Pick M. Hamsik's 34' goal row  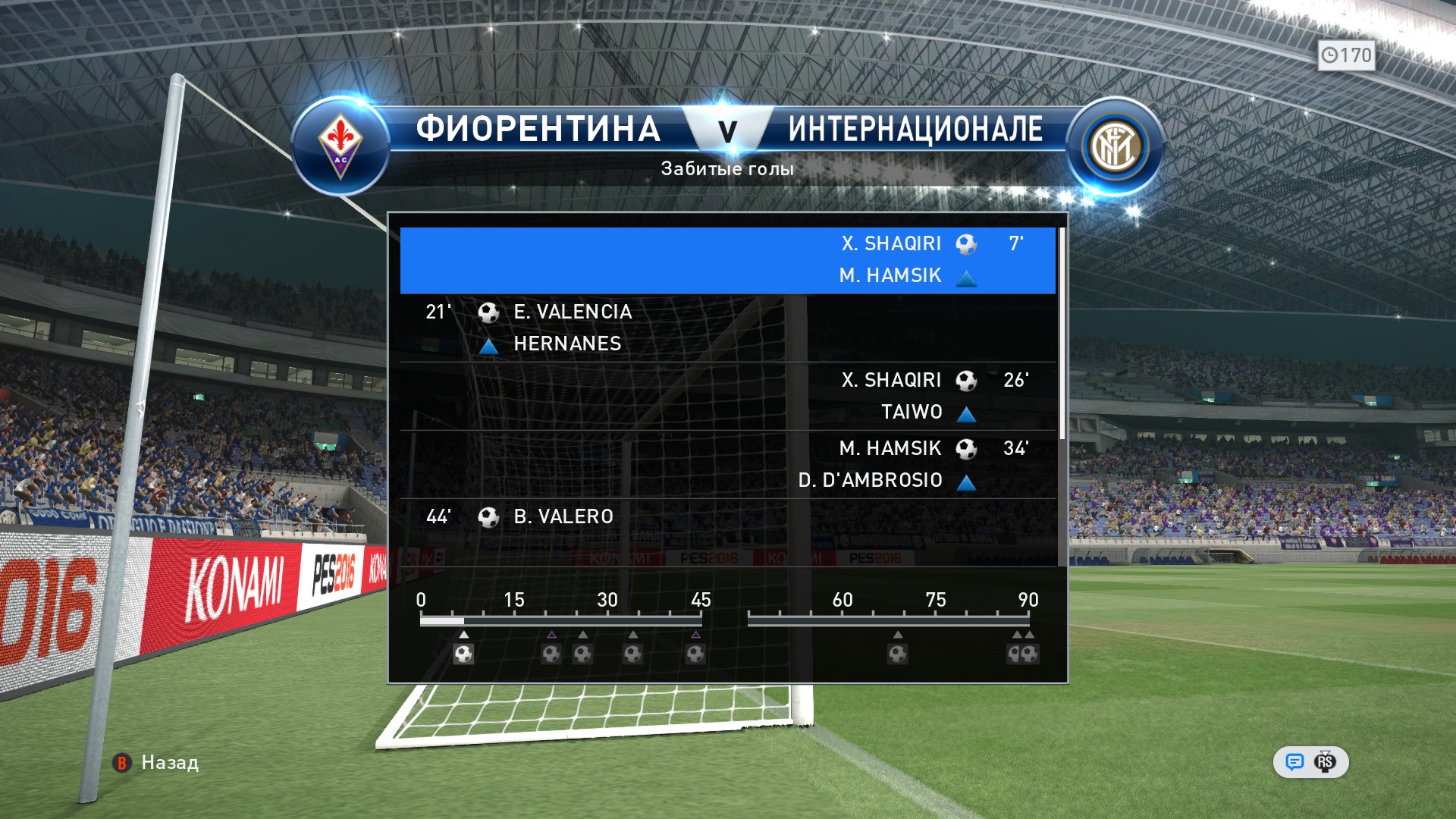(x=727, y=464)
